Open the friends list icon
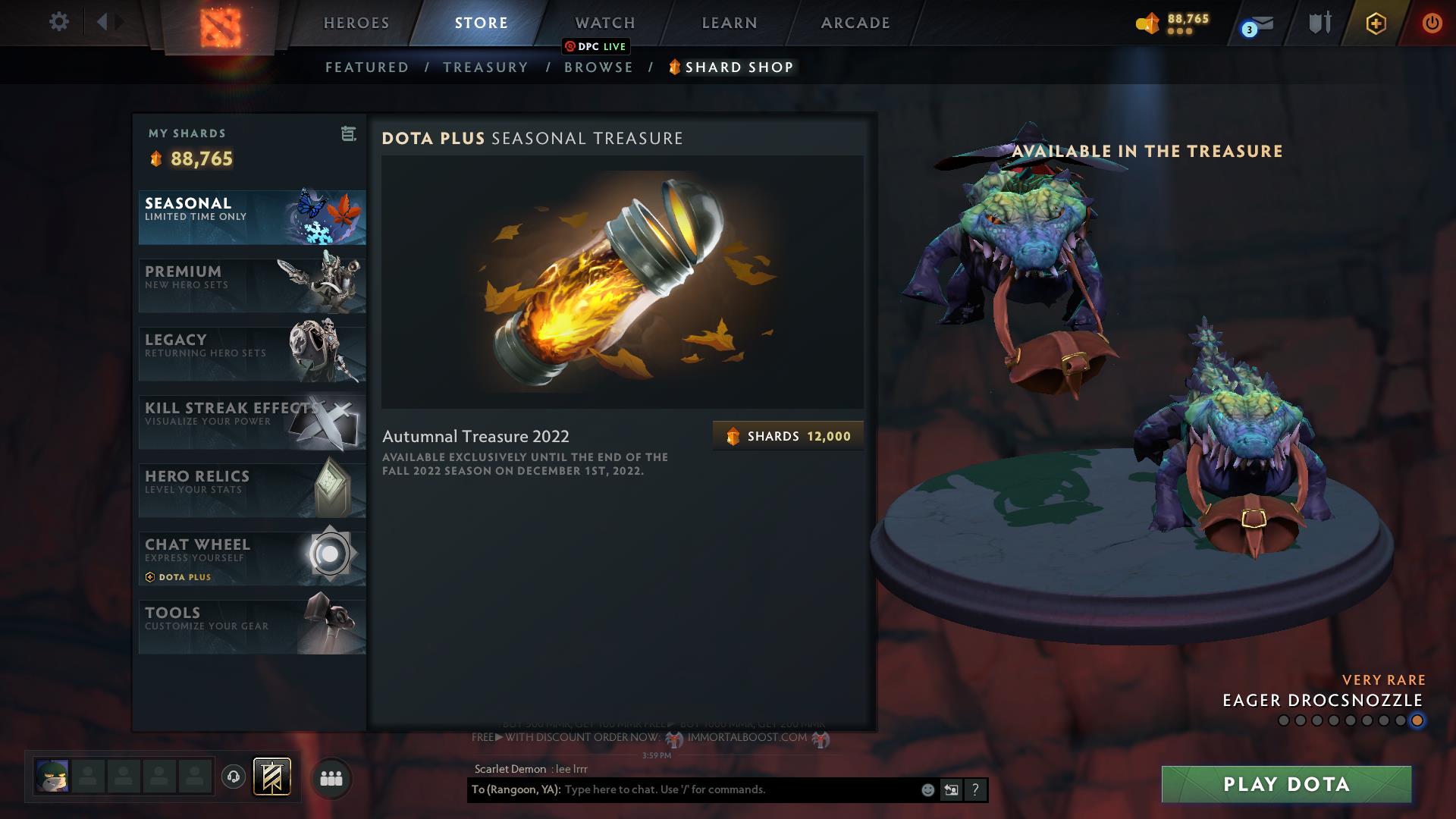 [330, 779]
